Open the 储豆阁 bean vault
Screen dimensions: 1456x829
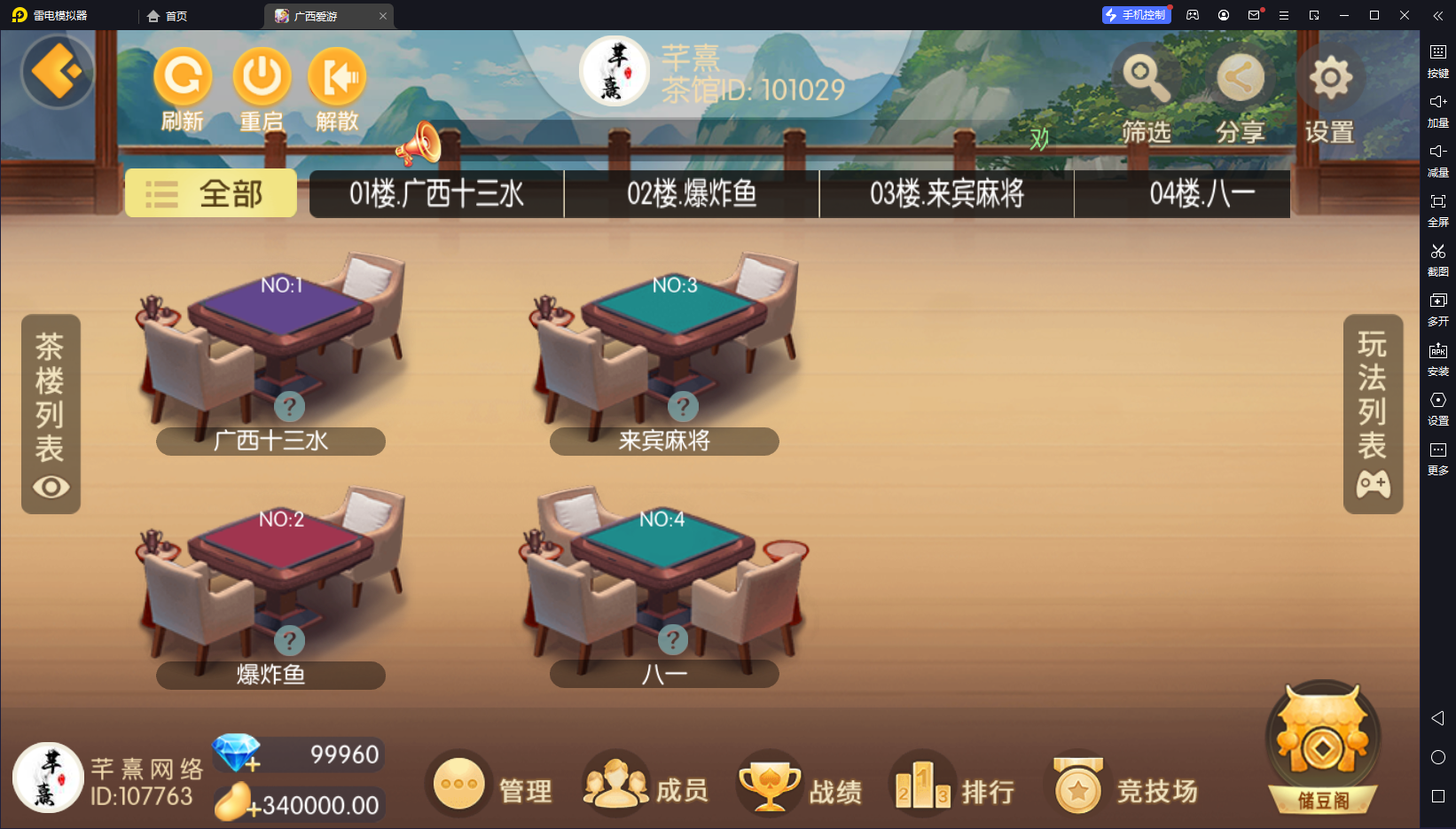[x=1322, y=747]
